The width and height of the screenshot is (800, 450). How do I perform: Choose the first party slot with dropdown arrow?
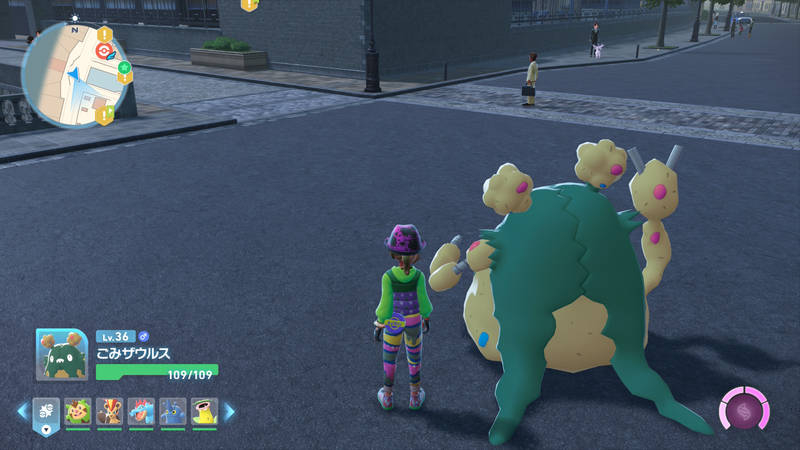pyautogui.click(x=46, y=411)
